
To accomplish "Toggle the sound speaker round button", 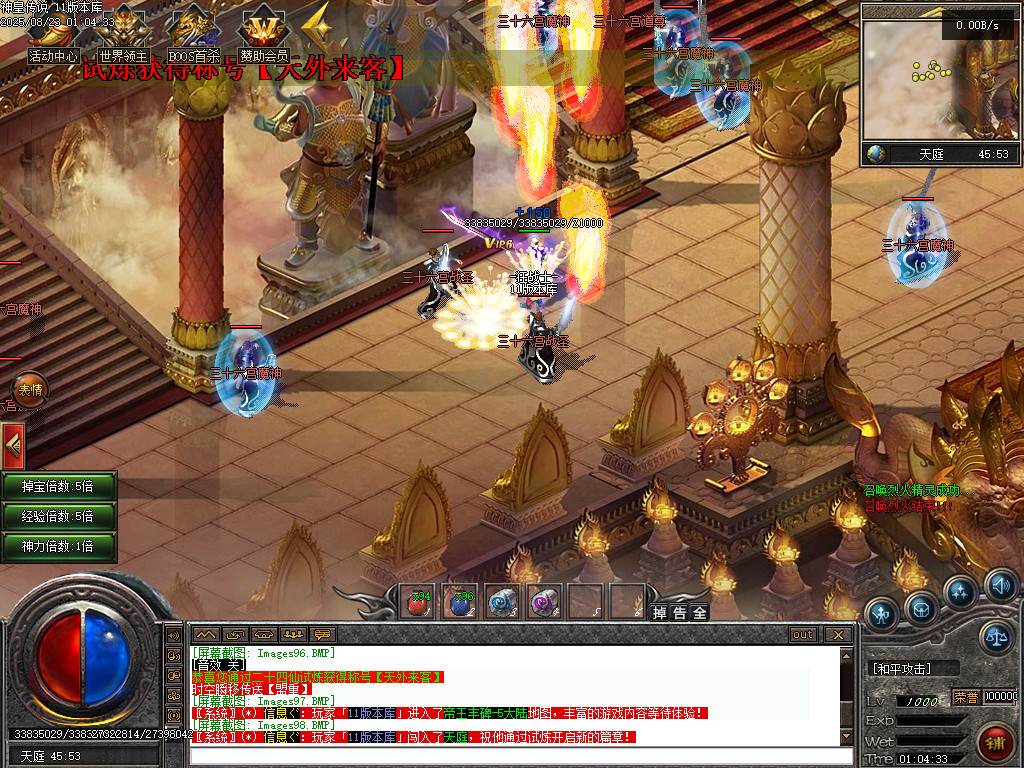I will point(999,584).
